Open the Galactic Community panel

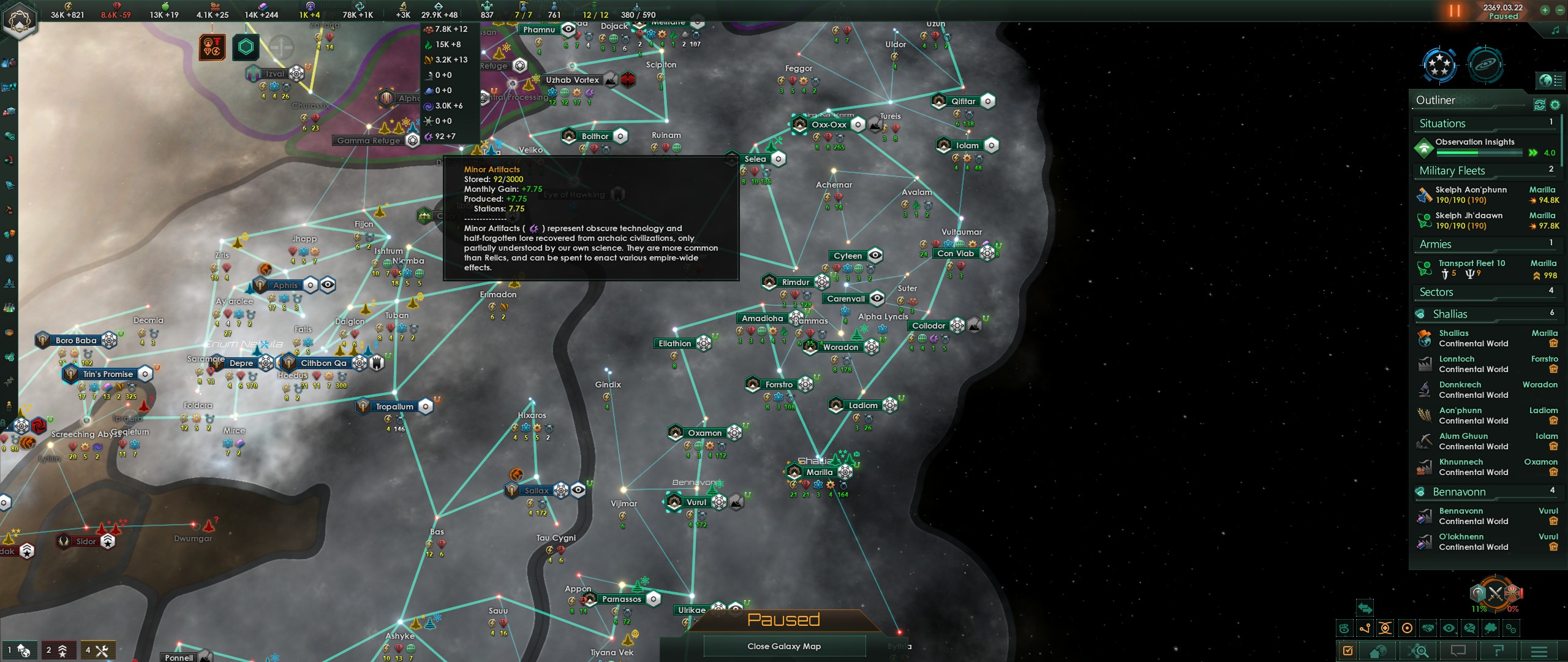coord(1439,66)
